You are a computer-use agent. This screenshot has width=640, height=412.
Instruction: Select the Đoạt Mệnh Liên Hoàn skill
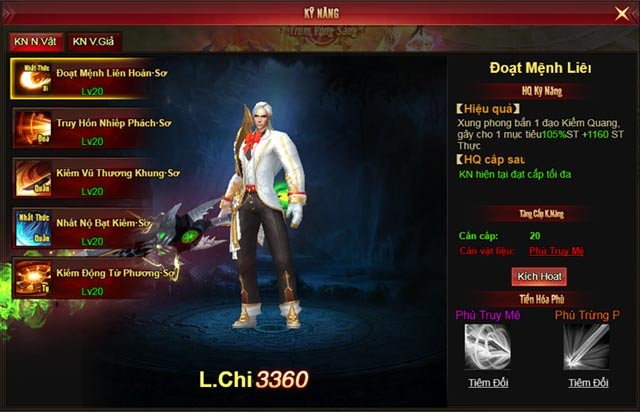[x=94, y=77]
